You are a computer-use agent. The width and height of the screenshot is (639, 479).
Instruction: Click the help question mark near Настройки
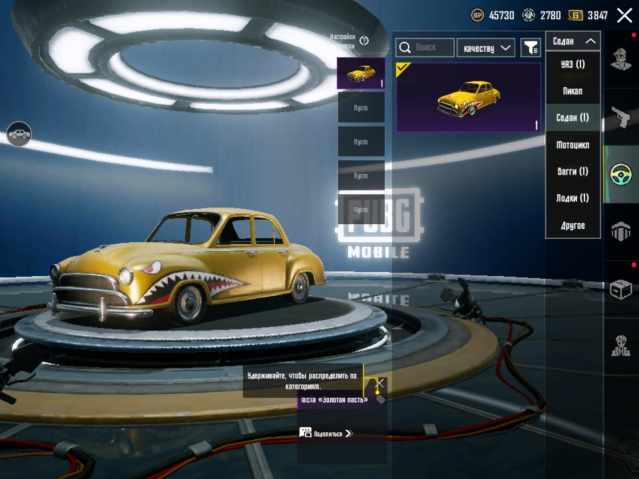[x=364, y=41]
